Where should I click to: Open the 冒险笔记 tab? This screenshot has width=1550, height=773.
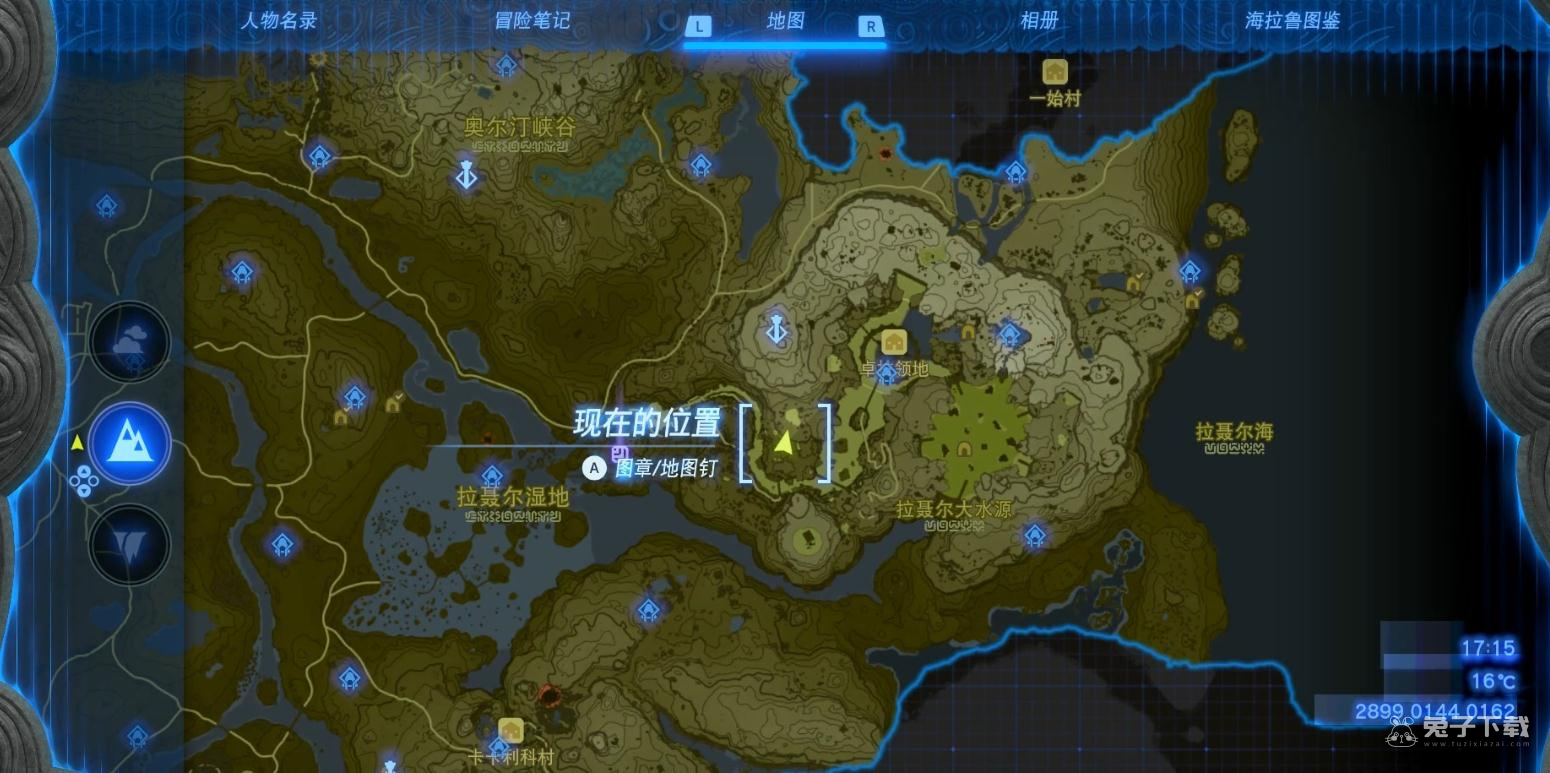(533, 21)
